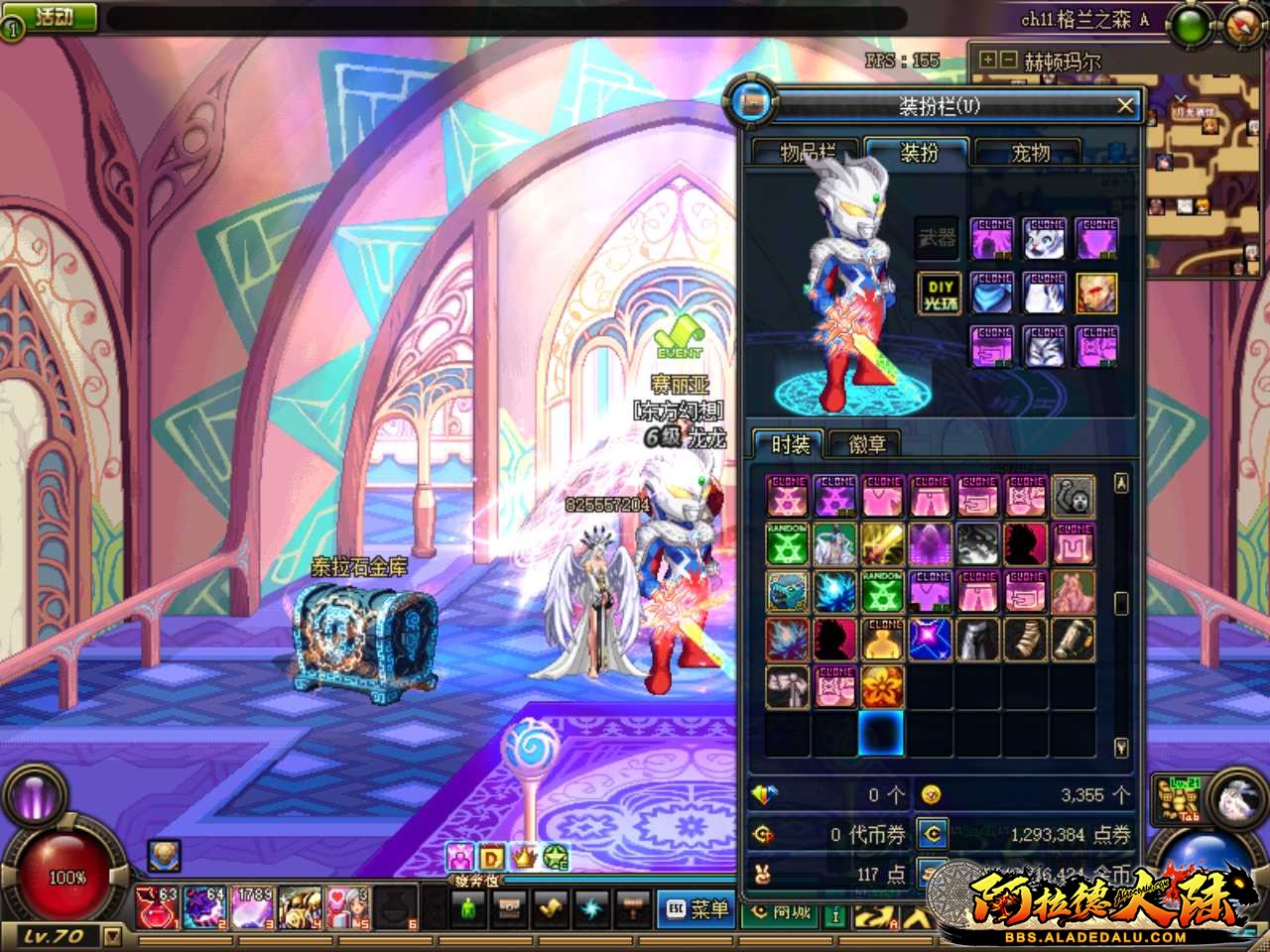Choose the gray gas mask item
1270x952 pixels.
pos(1073,496)
